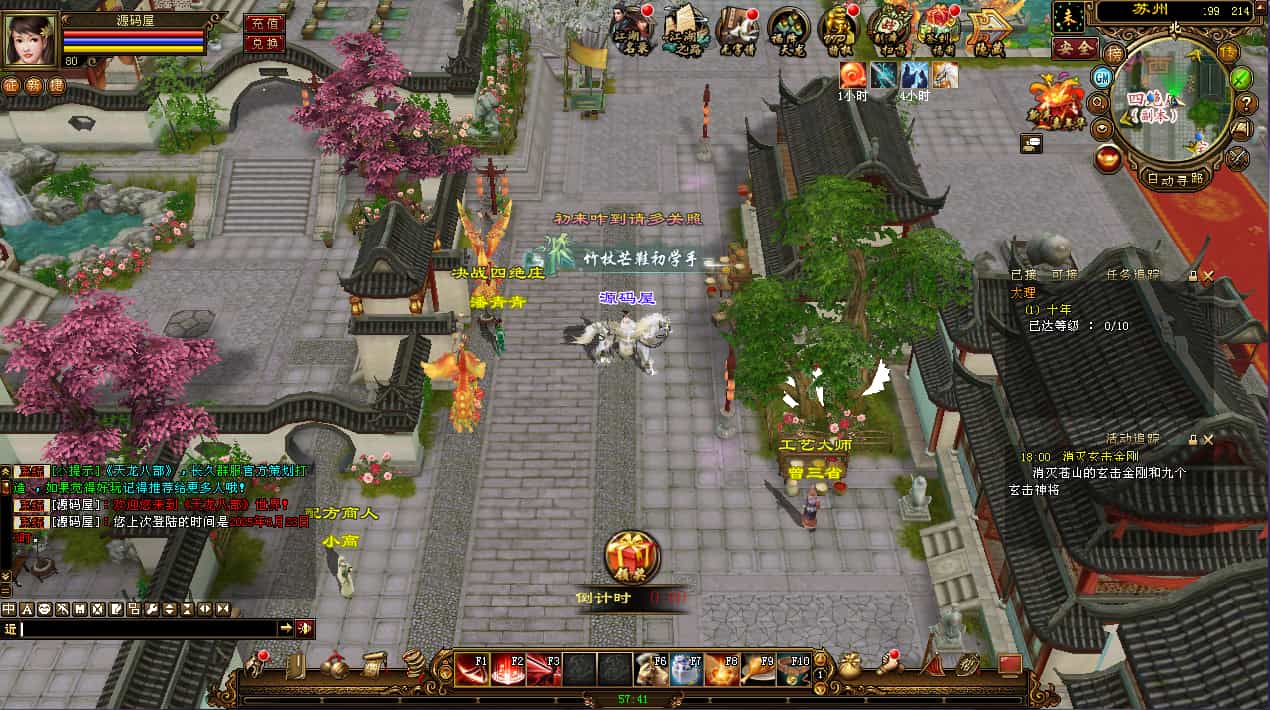
Task: Open the question mark help button
Action: pos(1246,102)
